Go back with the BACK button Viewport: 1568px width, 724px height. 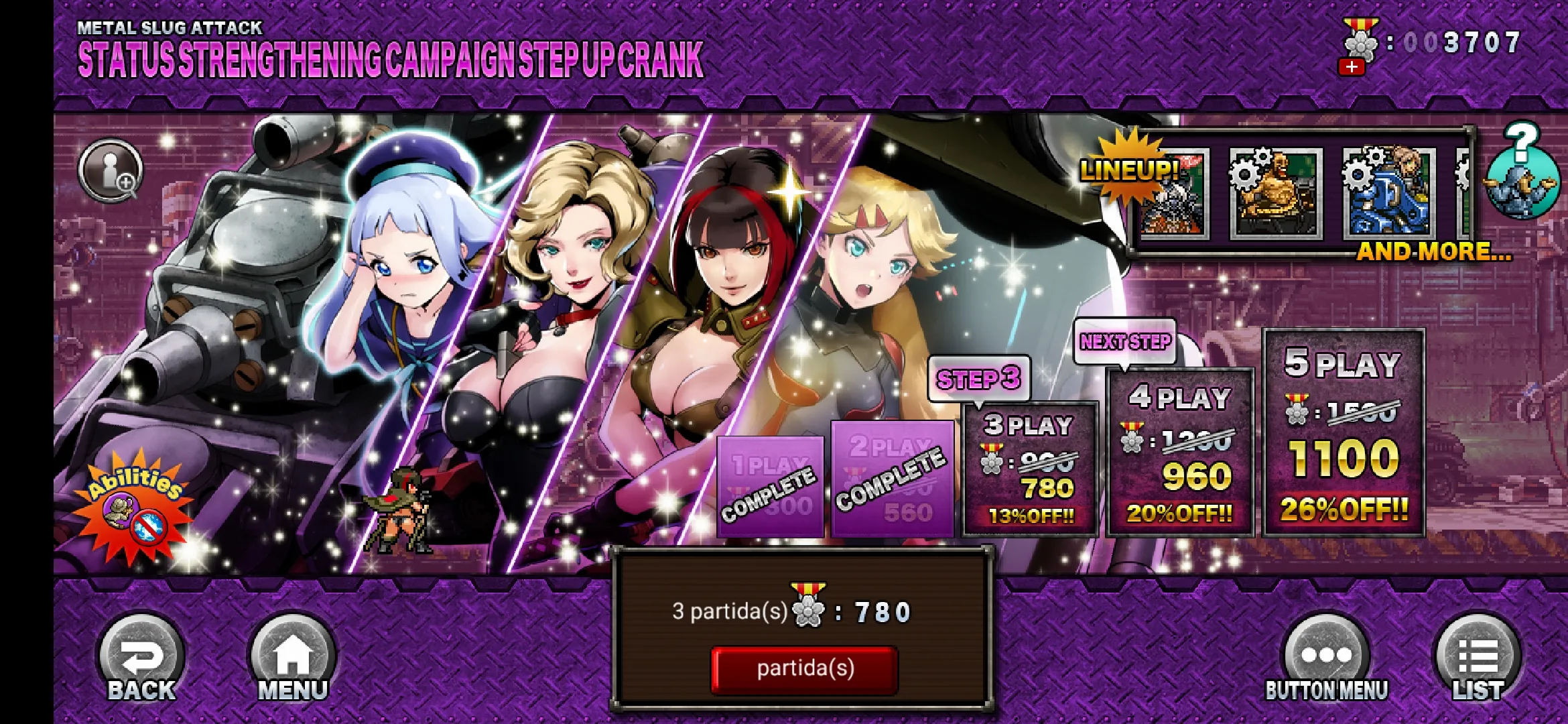pos(141,660)
